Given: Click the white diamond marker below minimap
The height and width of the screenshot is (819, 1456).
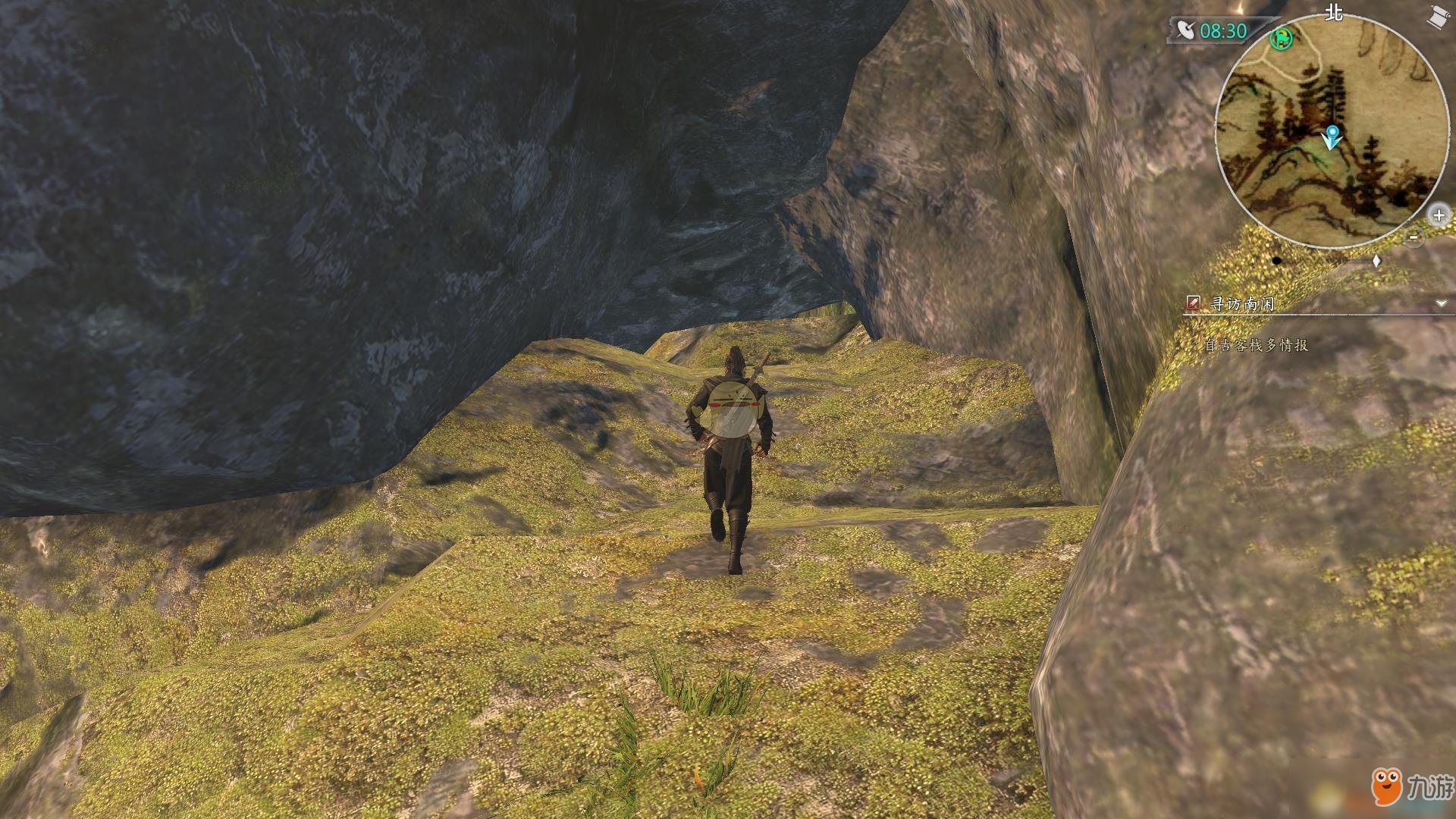Looking at the screenshot, I should point(1377,262).
